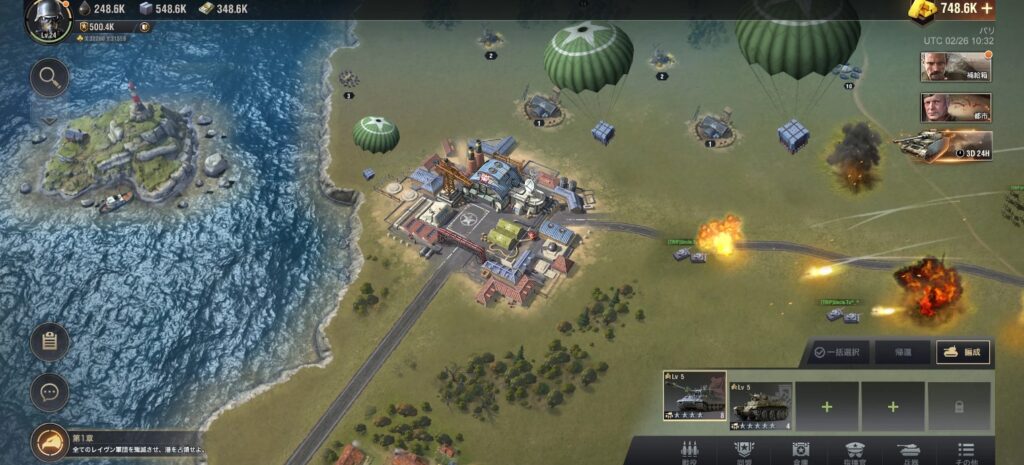The width and height of the screenshot is (1024, 465).
Task: Open the commander profile avatar
Action: pyautogui.click(x=45, y=20)
